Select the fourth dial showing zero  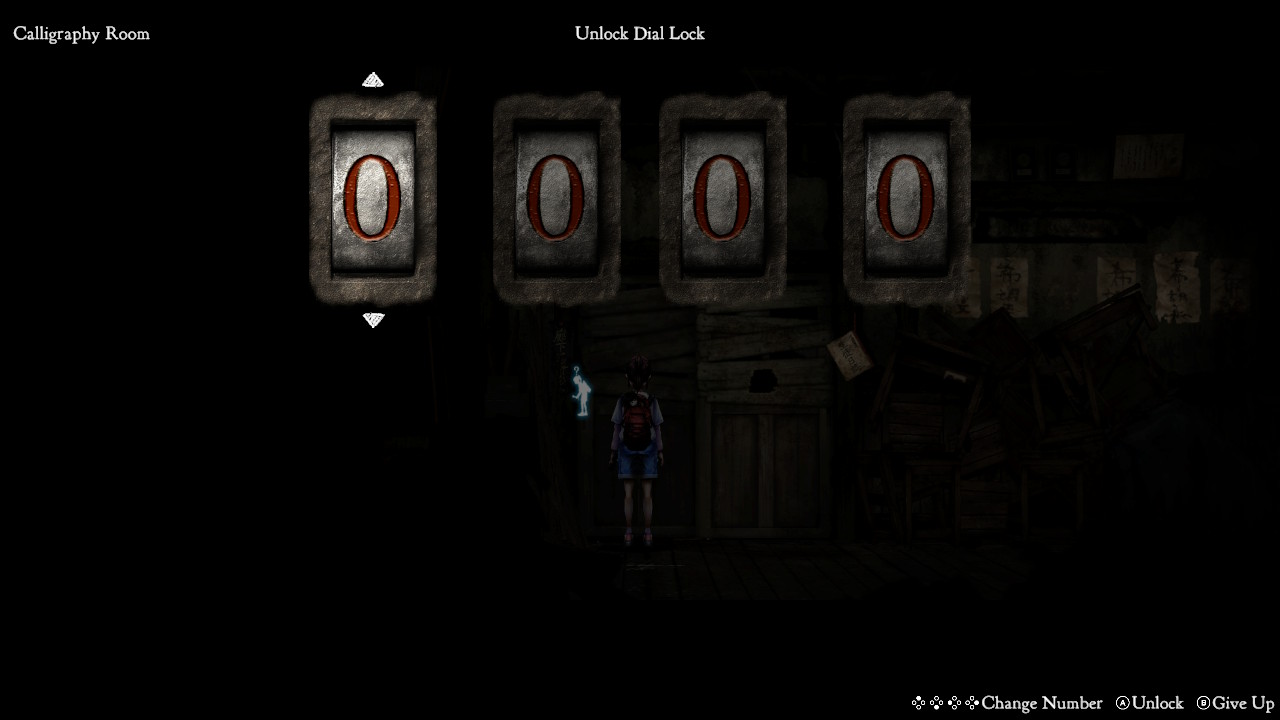[906, 198]
